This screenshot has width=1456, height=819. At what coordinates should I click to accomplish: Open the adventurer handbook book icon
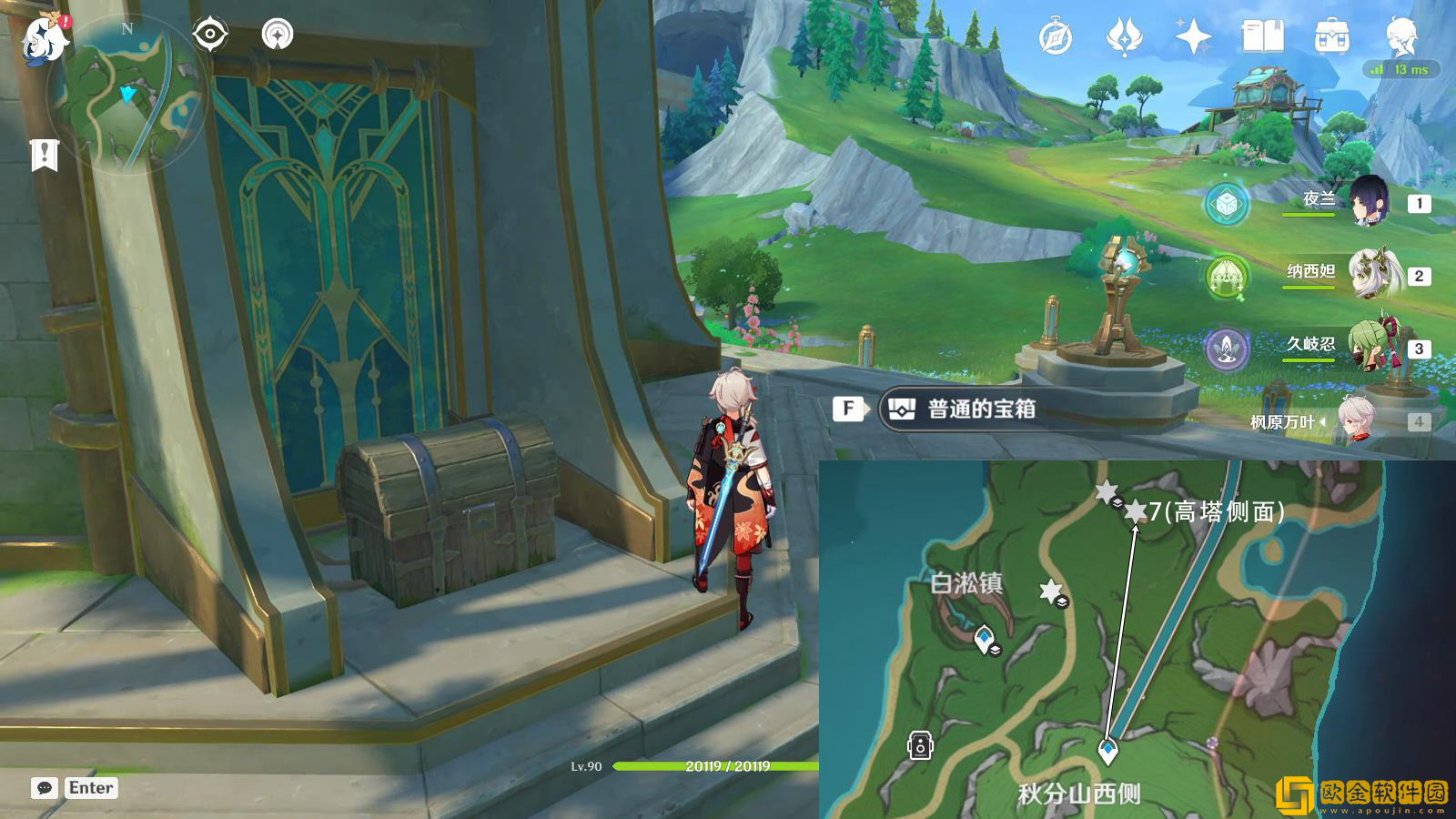click(x=1262, y=37)
